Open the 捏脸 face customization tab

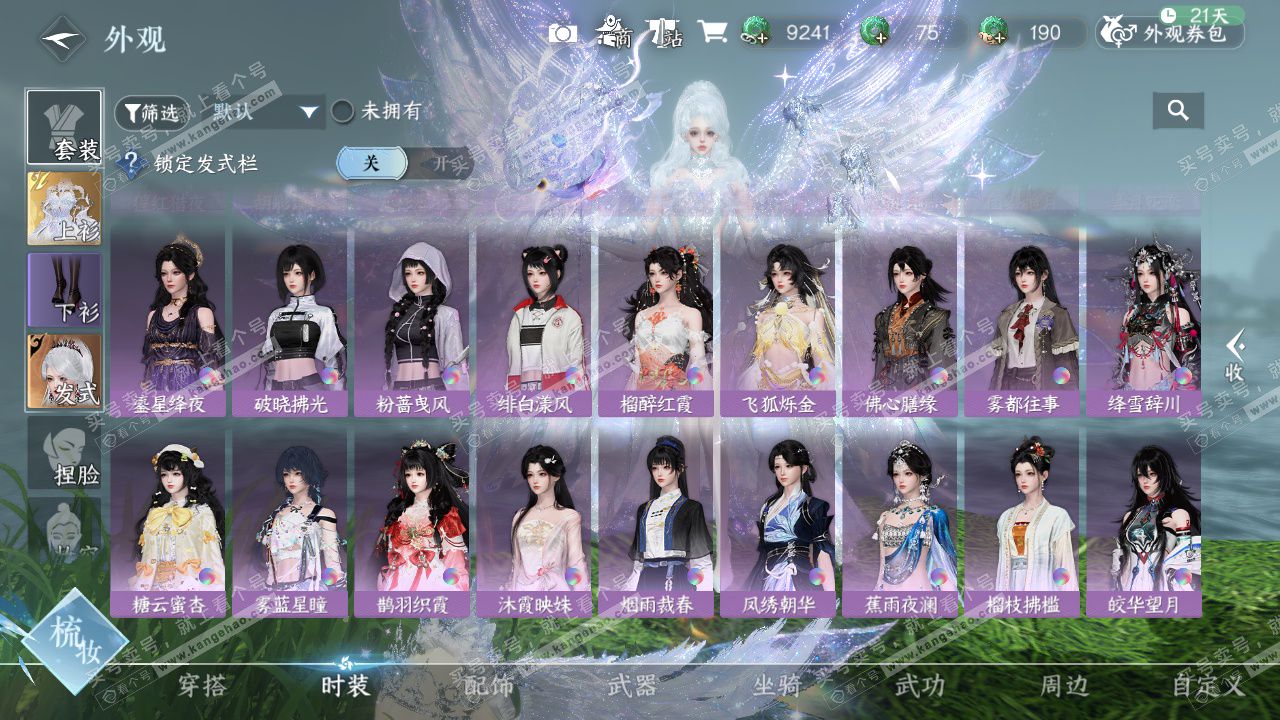[x=64, y=453]
